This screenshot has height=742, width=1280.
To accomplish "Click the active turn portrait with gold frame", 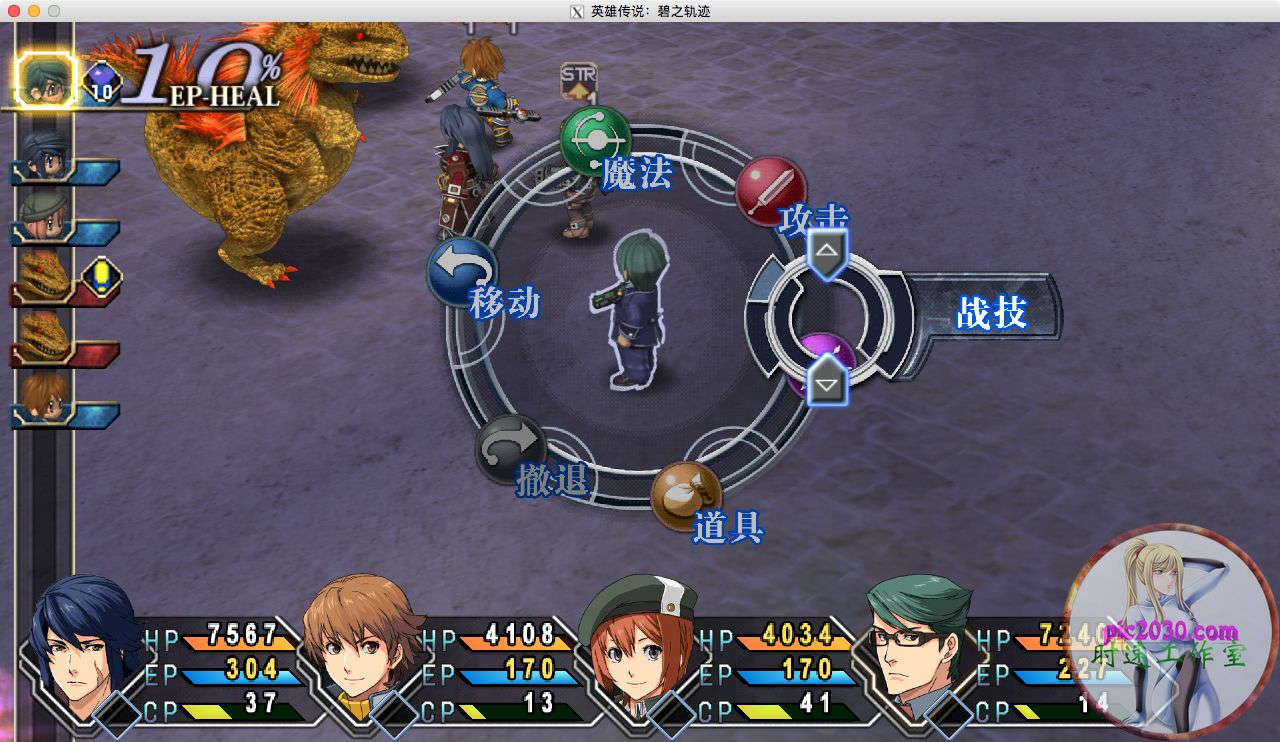I will click(x=46, y=80).
